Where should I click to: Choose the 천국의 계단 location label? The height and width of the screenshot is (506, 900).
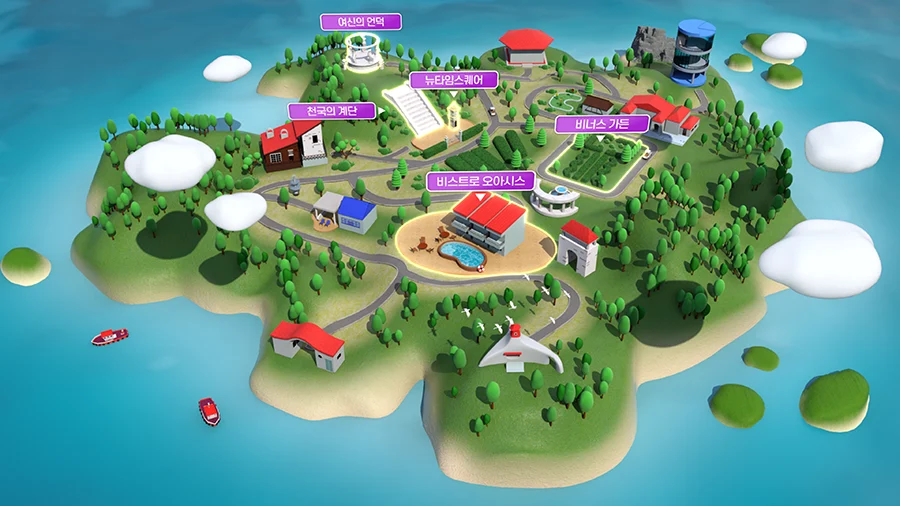[x=331, y=111]
